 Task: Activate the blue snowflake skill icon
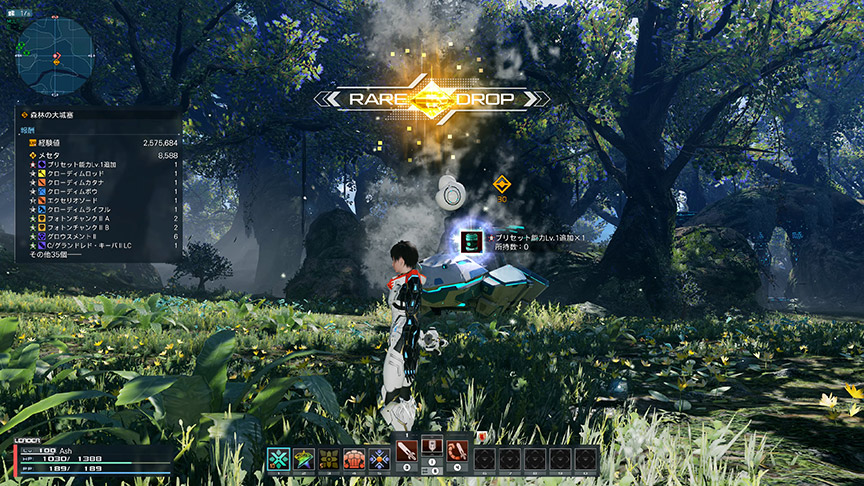tap(380, 459)
